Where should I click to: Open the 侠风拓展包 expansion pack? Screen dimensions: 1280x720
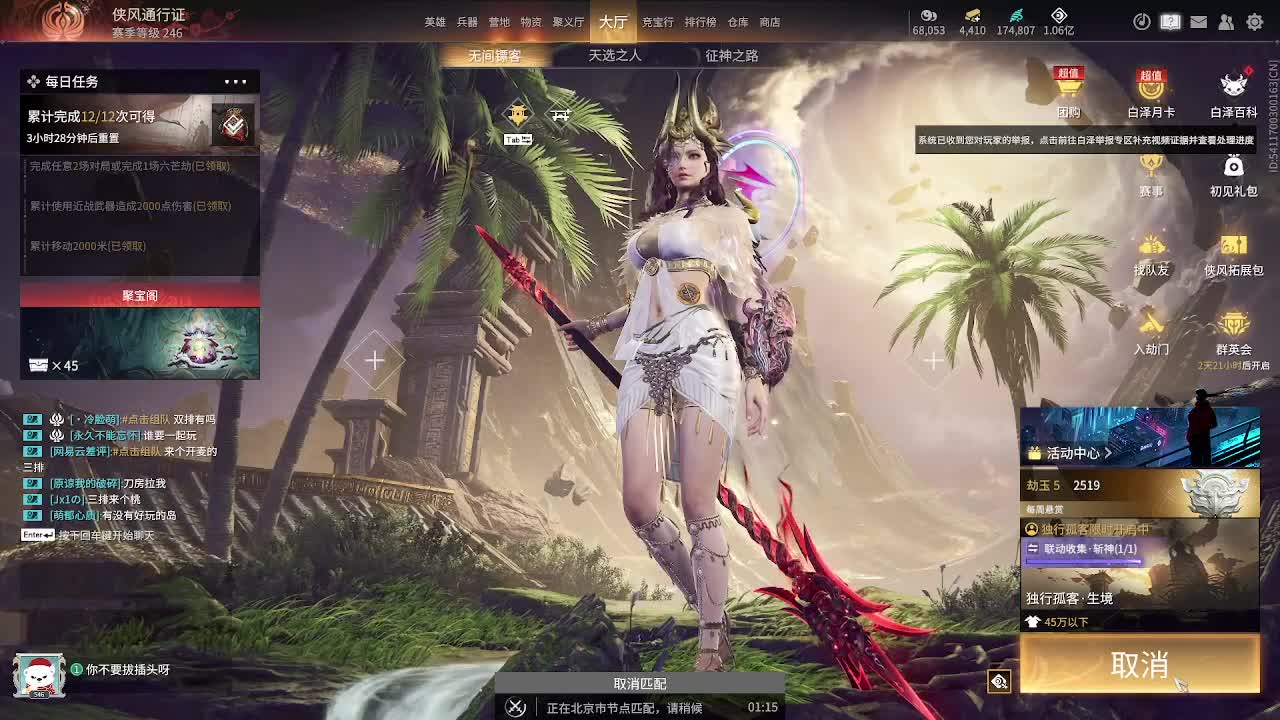(1233, 254)
